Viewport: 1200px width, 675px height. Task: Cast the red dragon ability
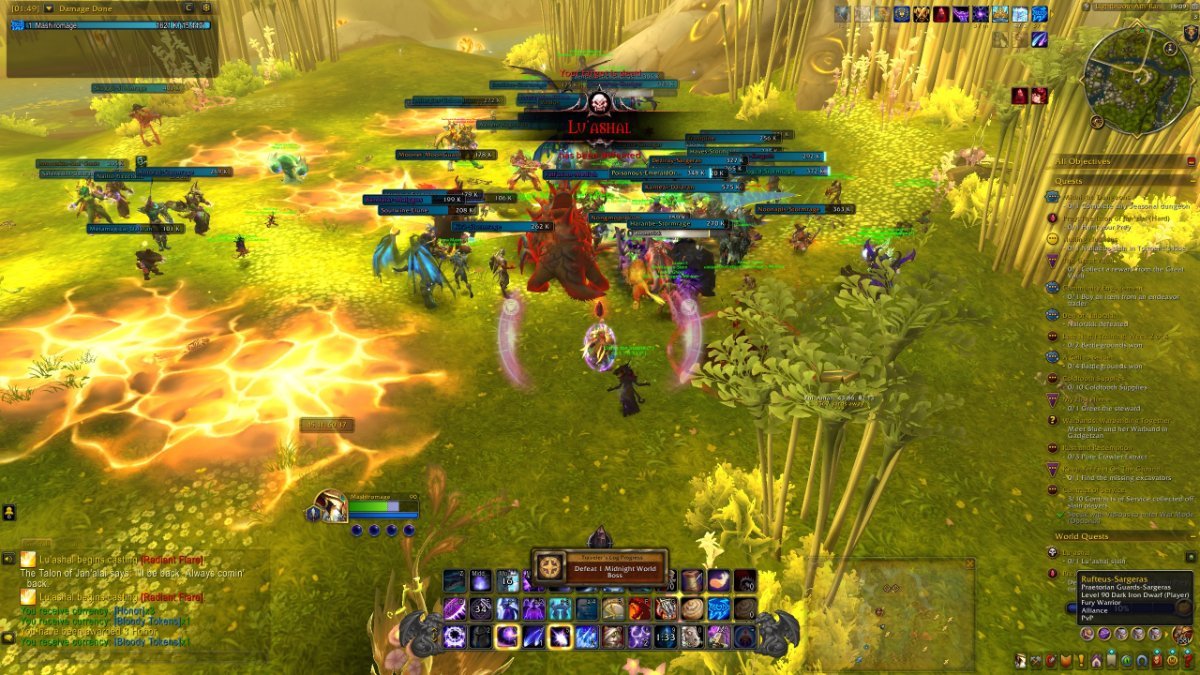click(x=640, y=609)
